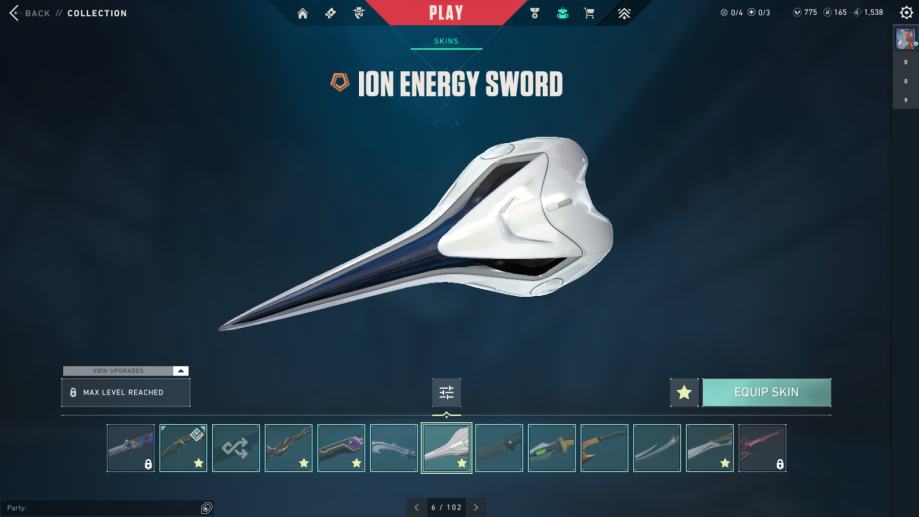Open the player avatar in the social sidebar
This screenshot has height=517, width=919.
point(905,38)
